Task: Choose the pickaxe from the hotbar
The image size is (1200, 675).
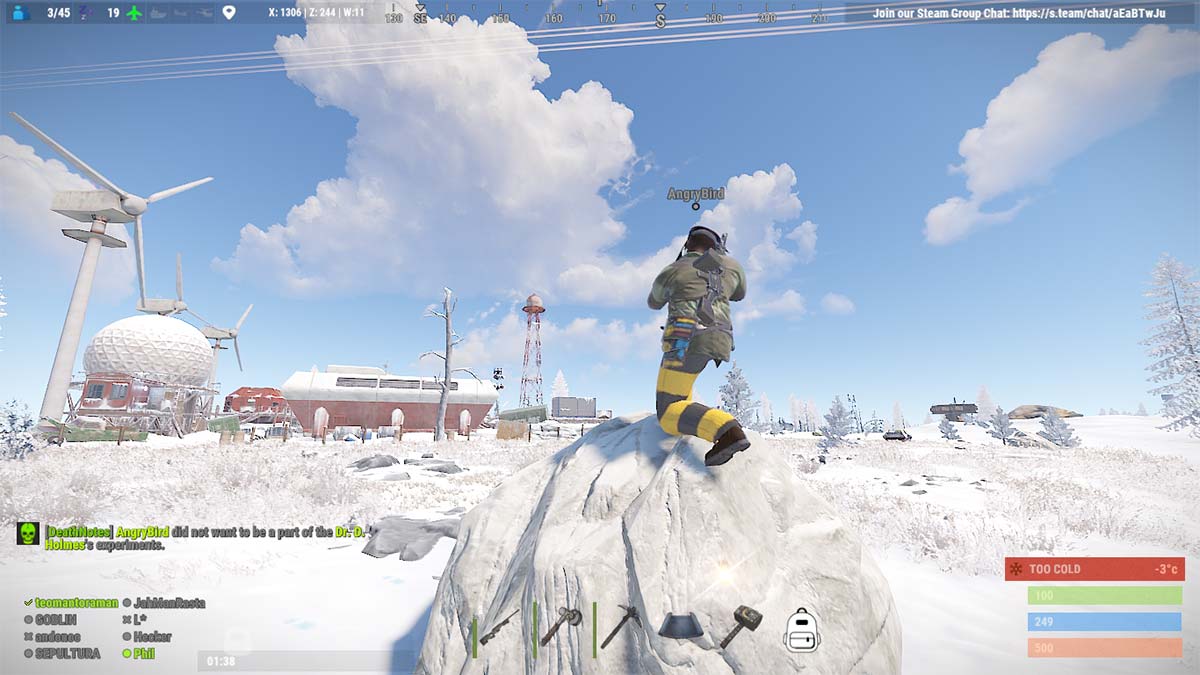Action: (x=620, y=626)
